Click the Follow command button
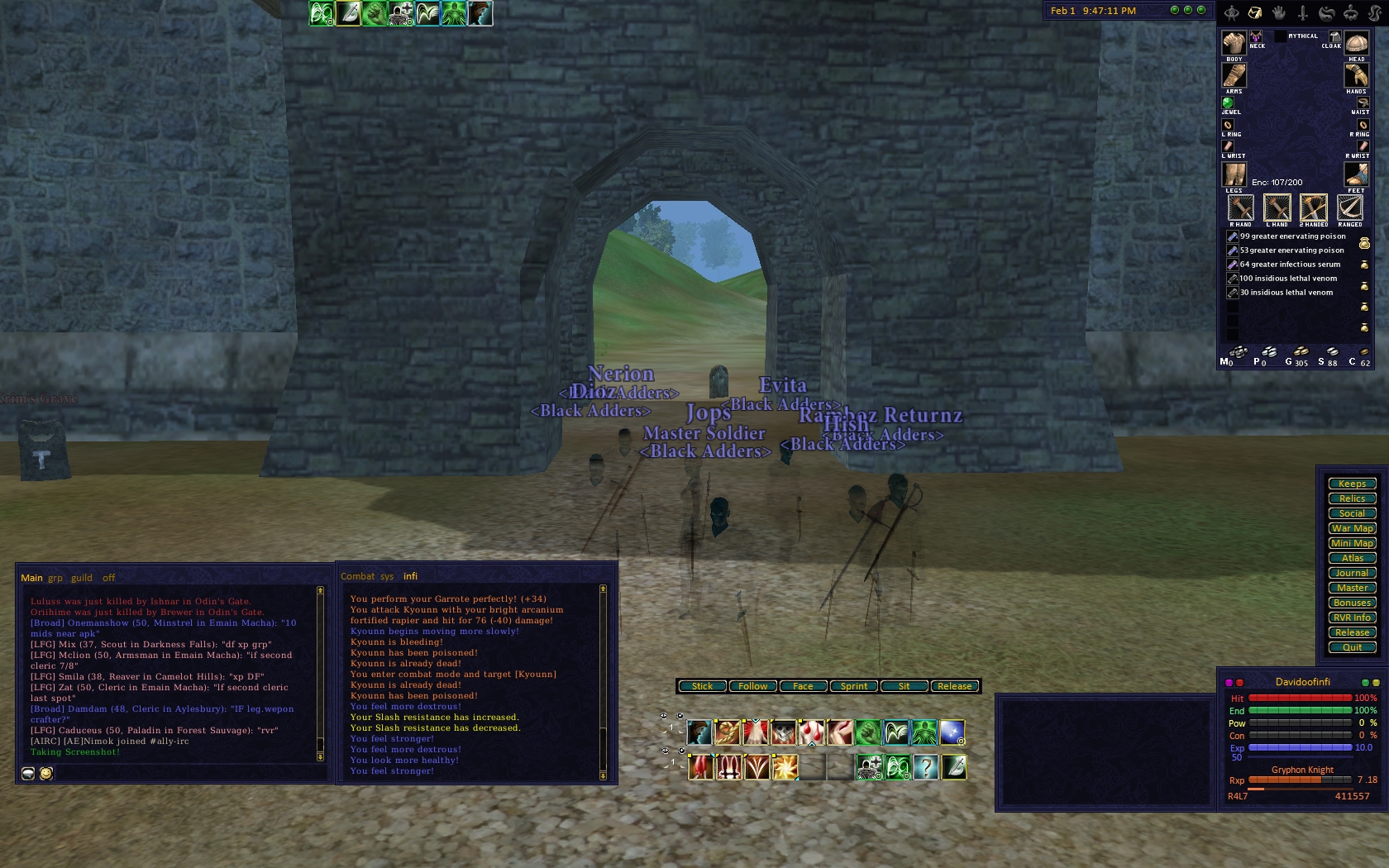This screenshot has width=1389, height=868. point(752,686)
